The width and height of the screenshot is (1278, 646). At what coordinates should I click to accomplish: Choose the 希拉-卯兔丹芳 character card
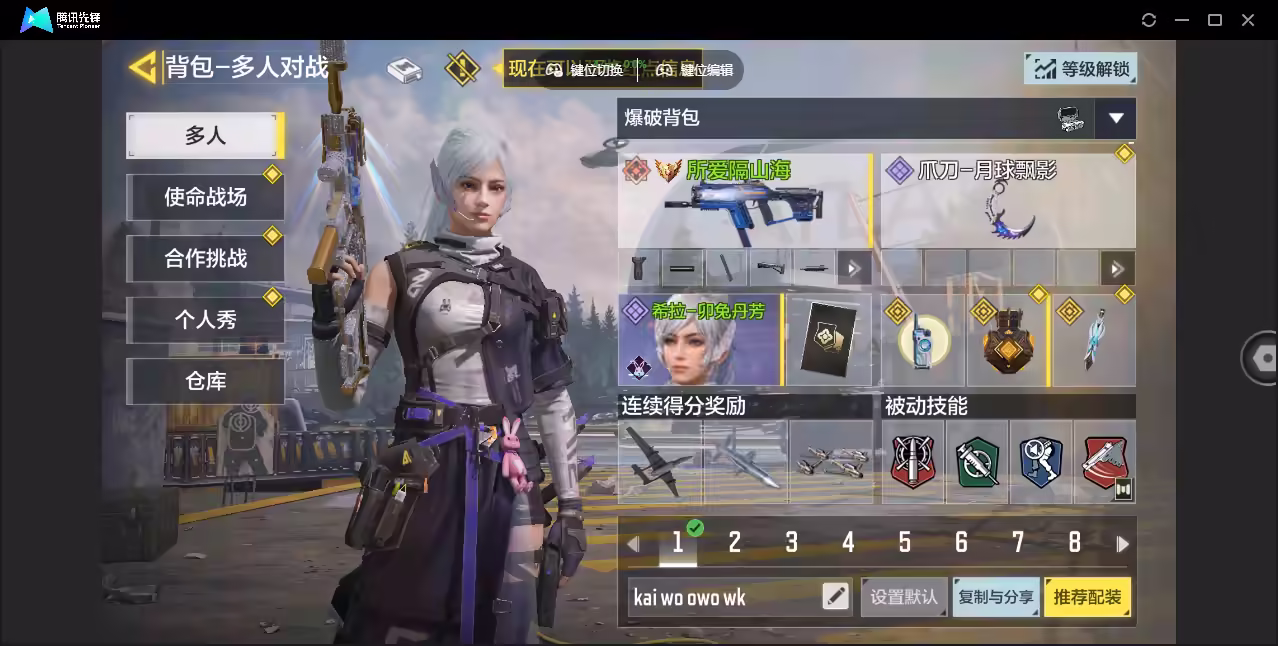699,340
